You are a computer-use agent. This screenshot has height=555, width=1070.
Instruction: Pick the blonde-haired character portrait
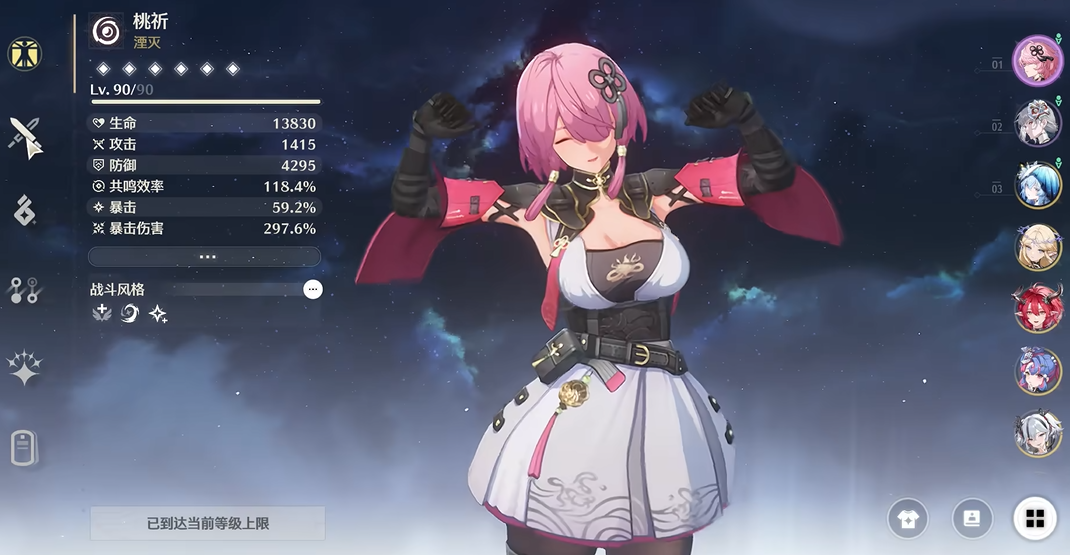click(x=1038, y=247)
